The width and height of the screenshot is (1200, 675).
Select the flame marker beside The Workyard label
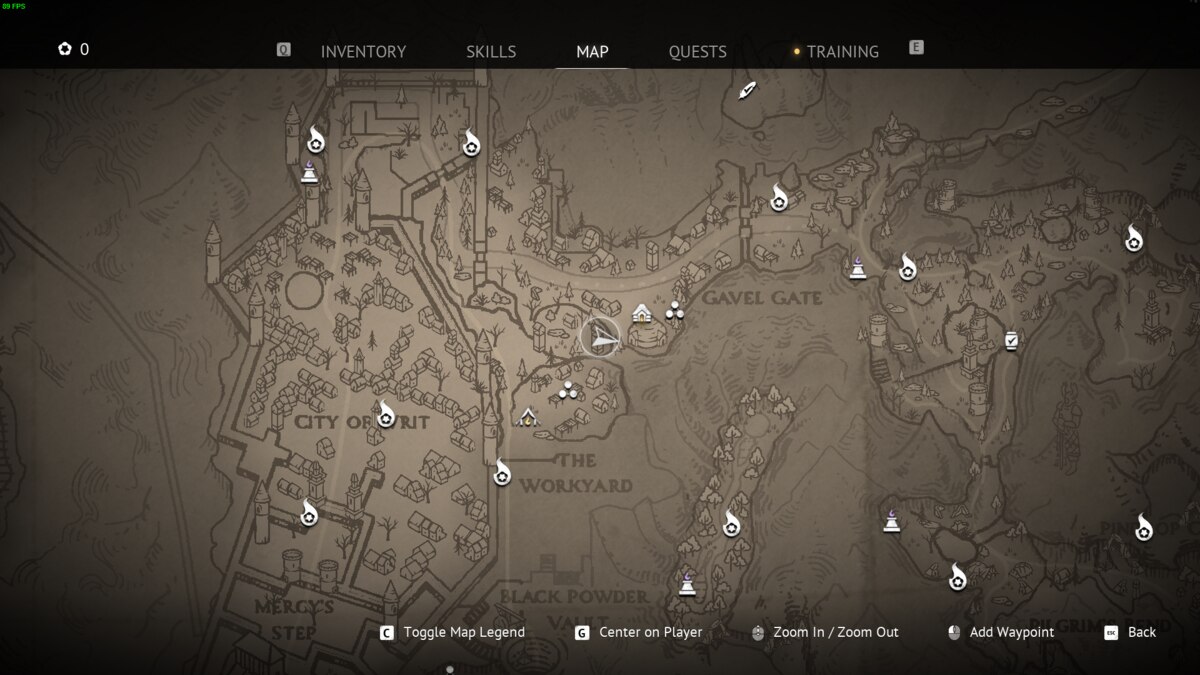click(502, 472)
